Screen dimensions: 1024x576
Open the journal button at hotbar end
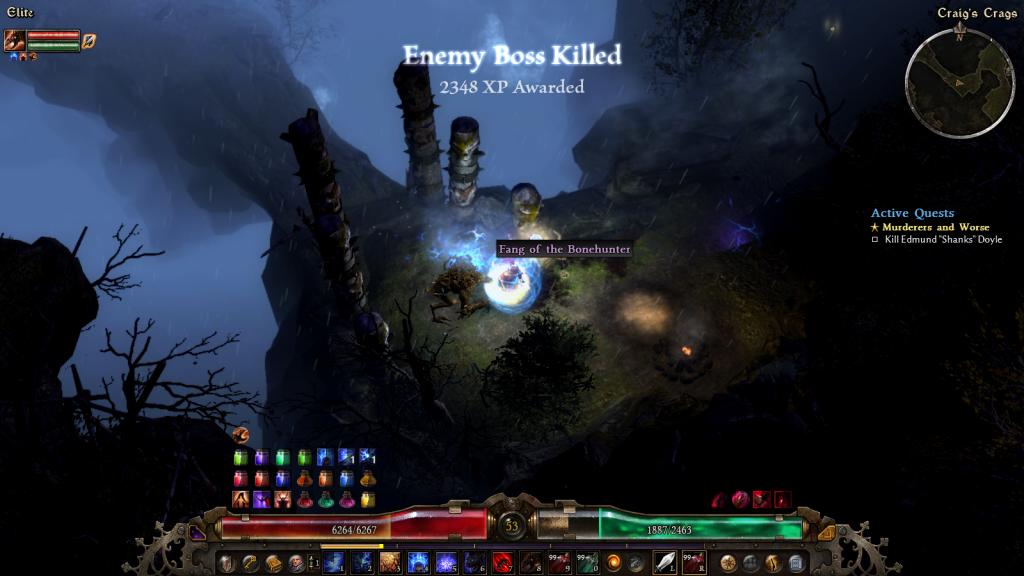point(796,563)
